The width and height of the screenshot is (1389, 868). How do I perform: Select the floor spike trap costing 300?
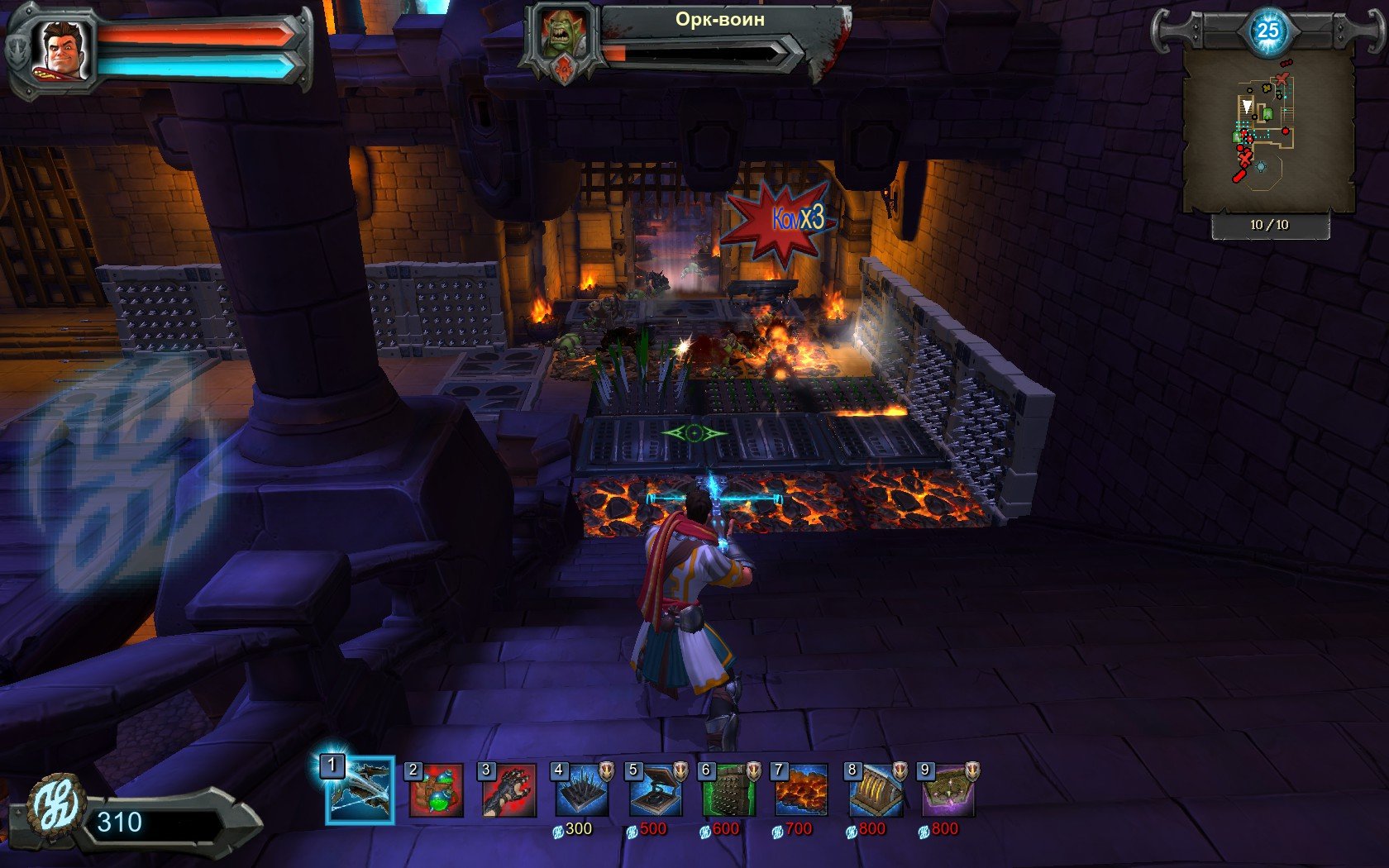[581, 791]
